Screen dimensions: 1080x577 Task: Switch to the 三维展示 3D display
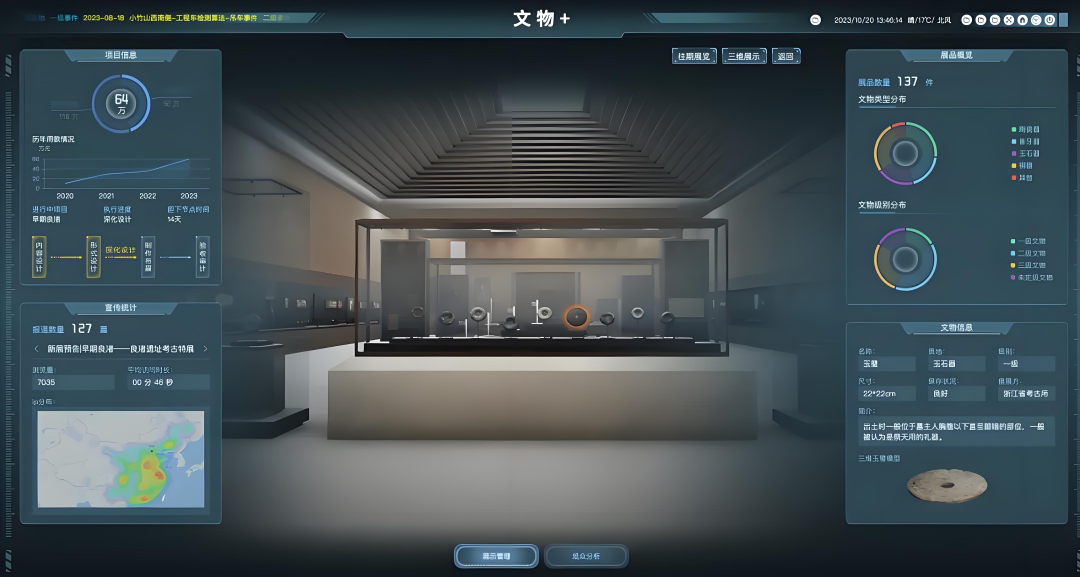pos(743,57)
